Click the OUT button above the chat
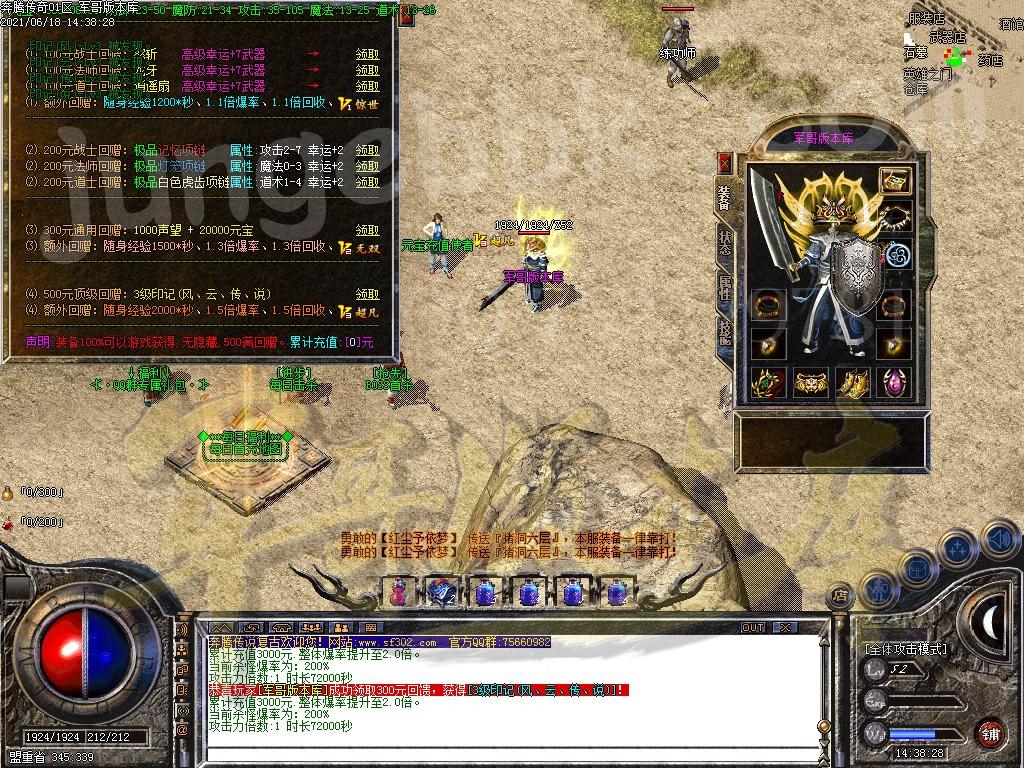The height and width of the screenshot is (768, 1024). coord(753,627)
